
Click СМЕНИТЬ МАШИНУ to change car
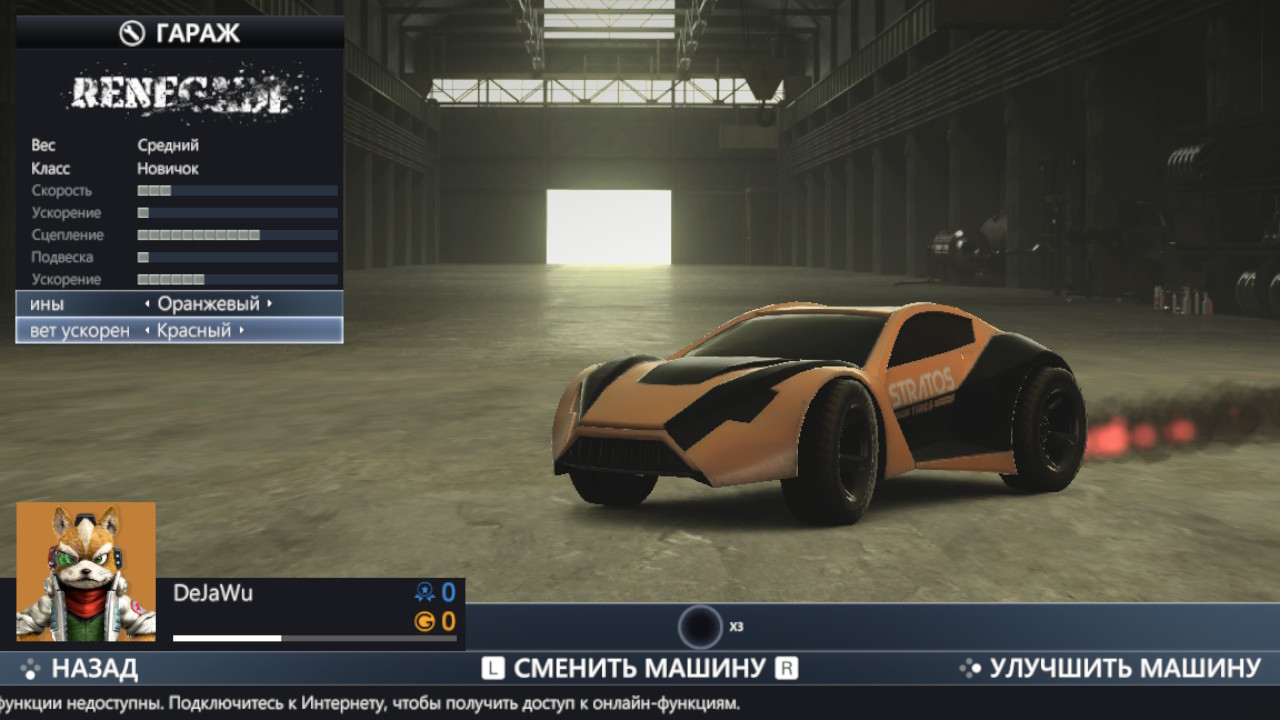pos(639,668)
